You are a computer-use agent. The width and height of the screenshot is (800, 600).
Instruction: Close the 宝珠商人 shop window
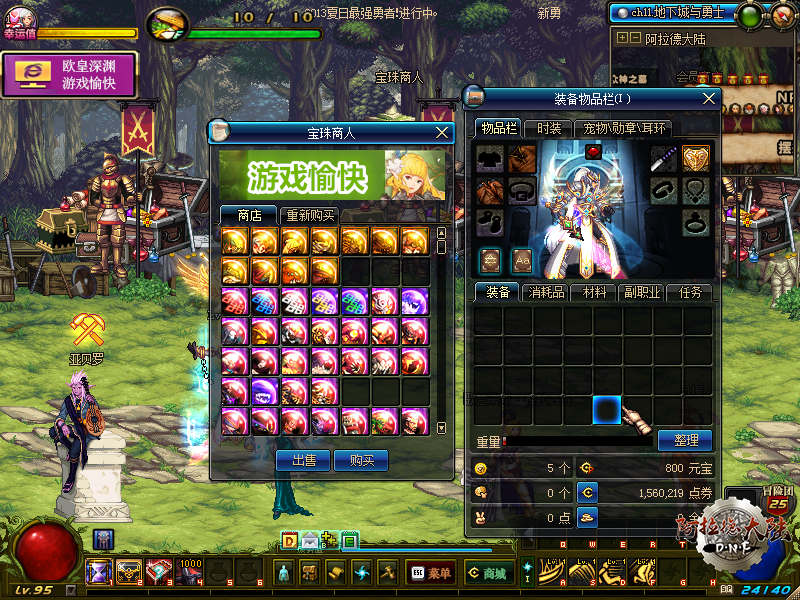(x=443, y=131)
